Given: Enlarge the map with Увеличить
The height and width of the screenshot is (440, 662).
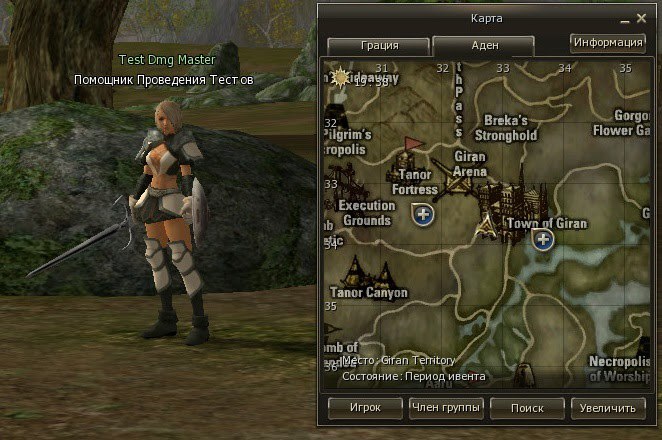Looking at the screenshot, I should [608, 408].
